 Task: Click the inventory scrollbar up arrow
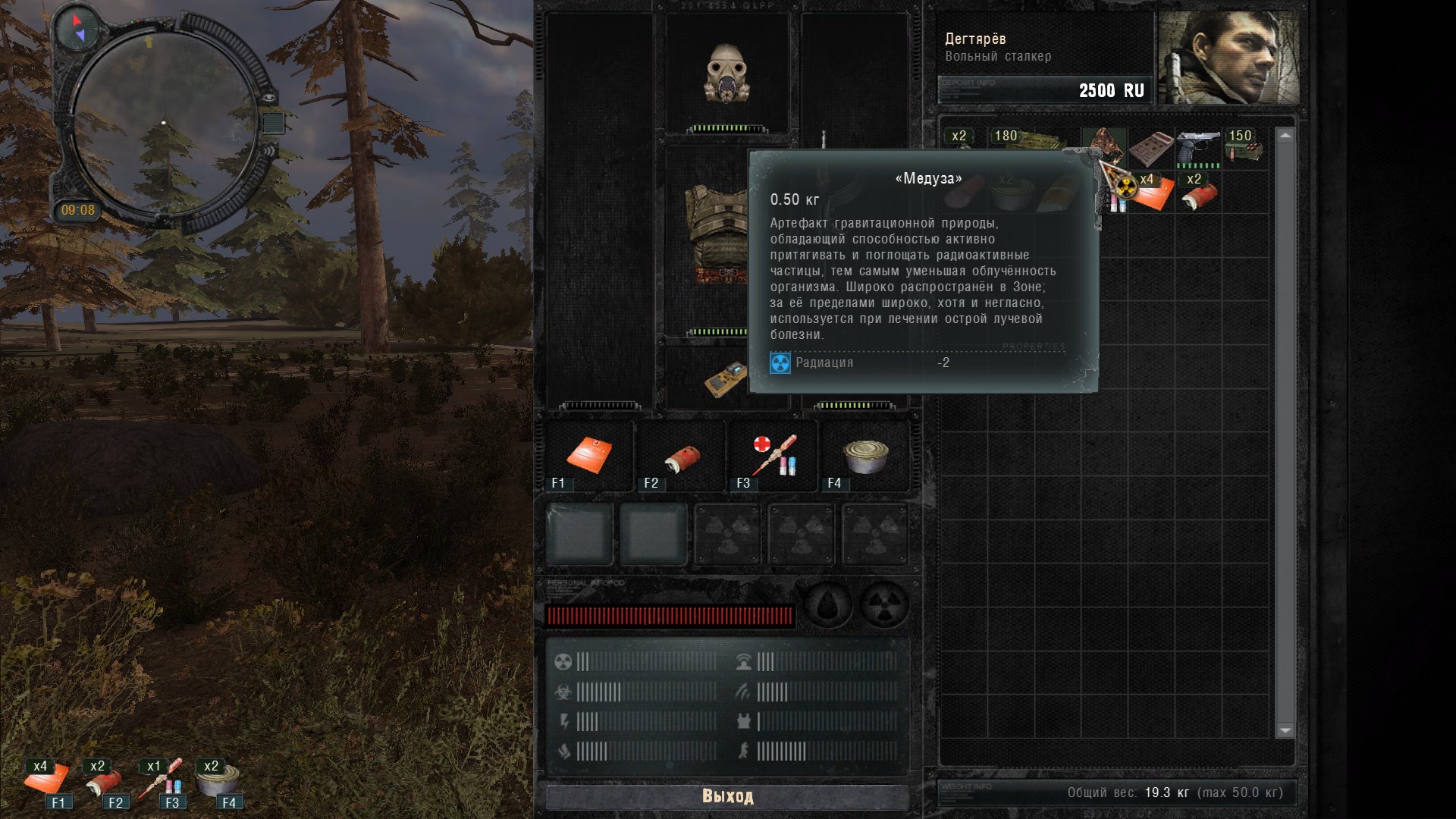[x=1285, y=136]
